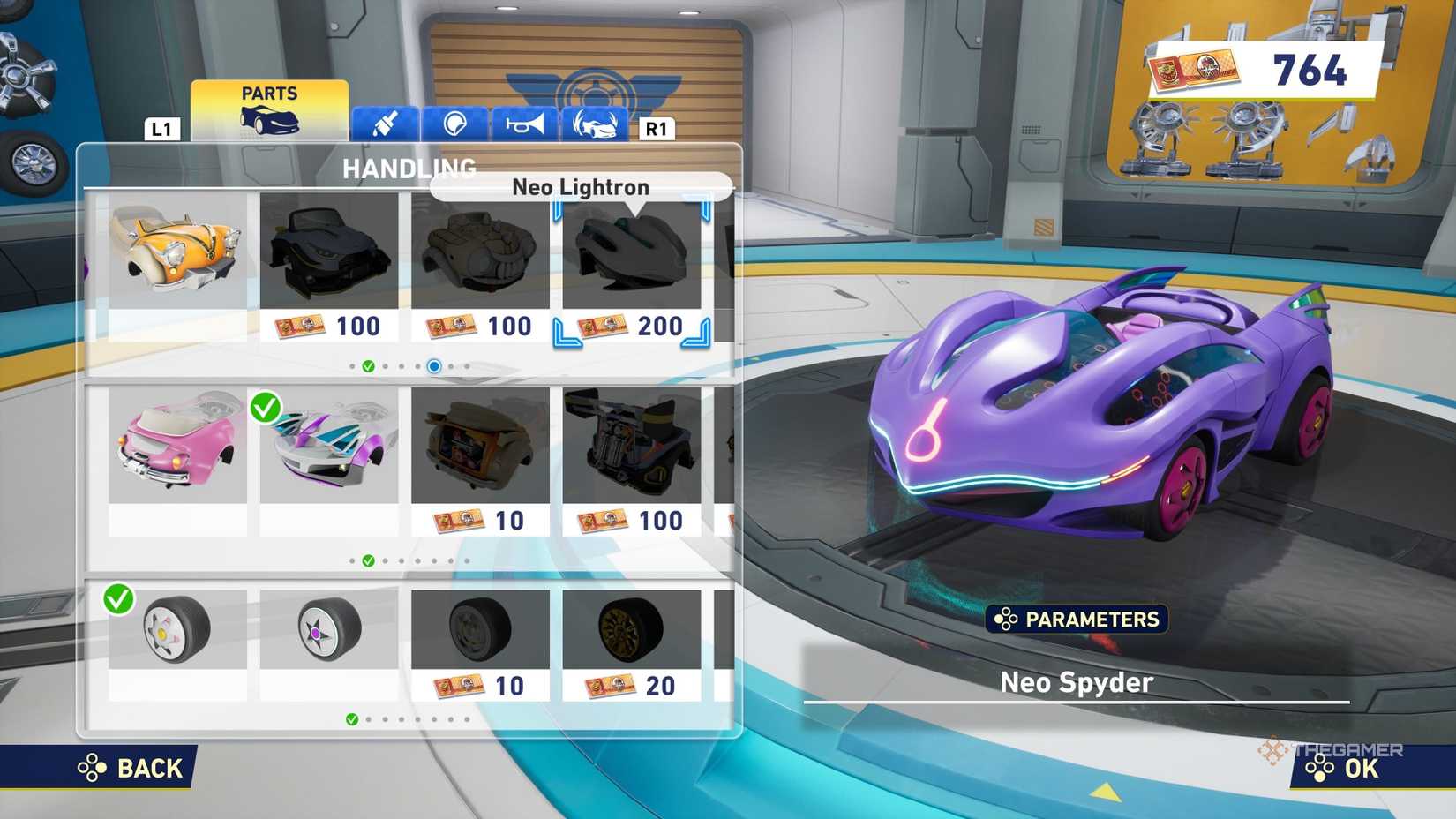Screen dimensions: 1456x819
Task: Go back with the Back button
Action: 131,768
